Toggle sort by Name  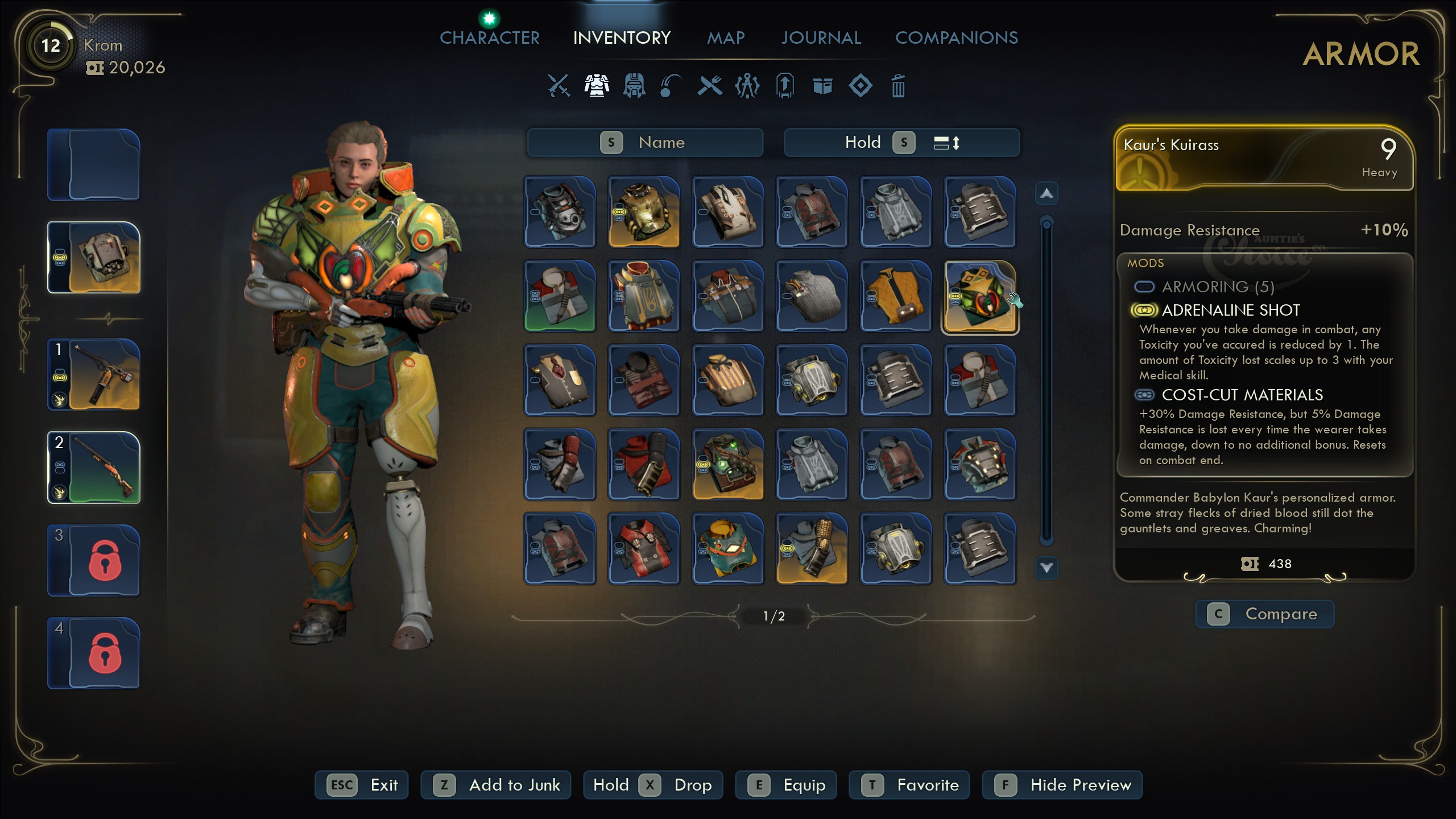point(646,142)
